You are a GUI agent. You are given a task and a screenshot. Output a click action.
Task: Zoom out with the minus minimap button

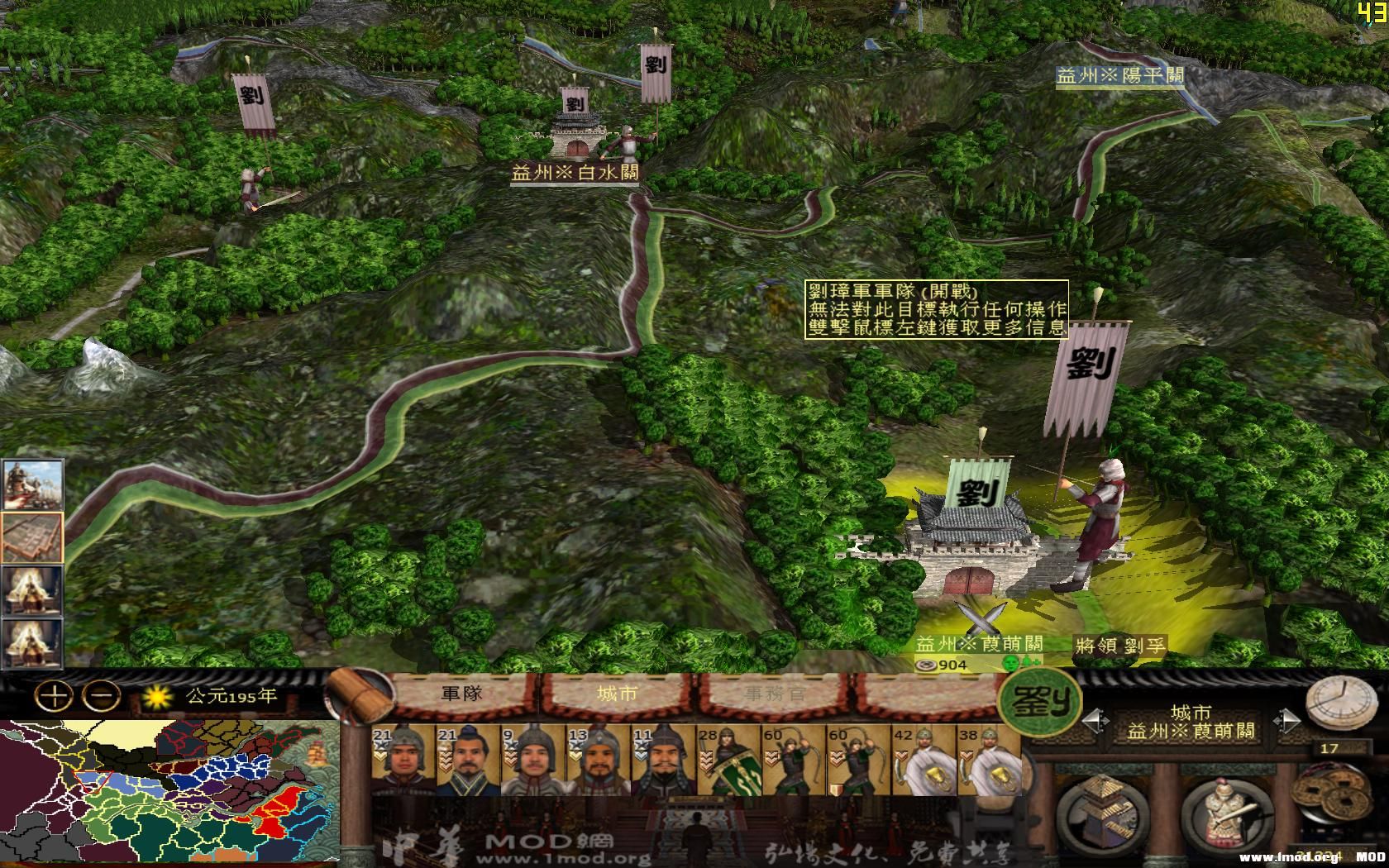[100, 697]
